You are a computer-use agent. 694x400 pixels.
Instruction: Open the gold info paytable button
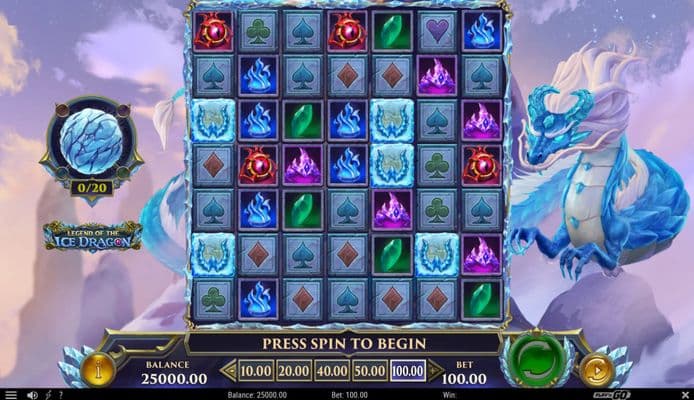(x=99, y=370)
